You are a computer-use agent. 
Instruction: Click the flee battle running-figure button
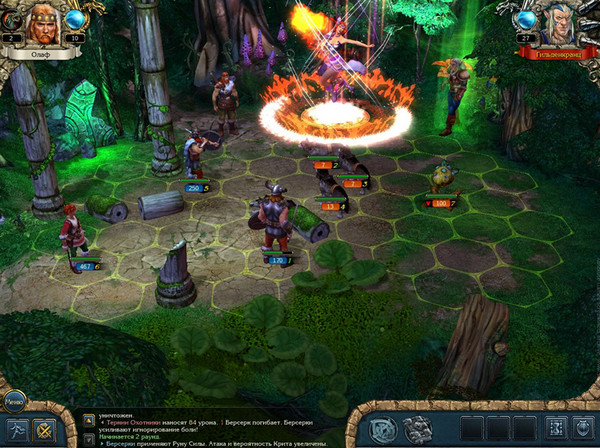[16, 430]
